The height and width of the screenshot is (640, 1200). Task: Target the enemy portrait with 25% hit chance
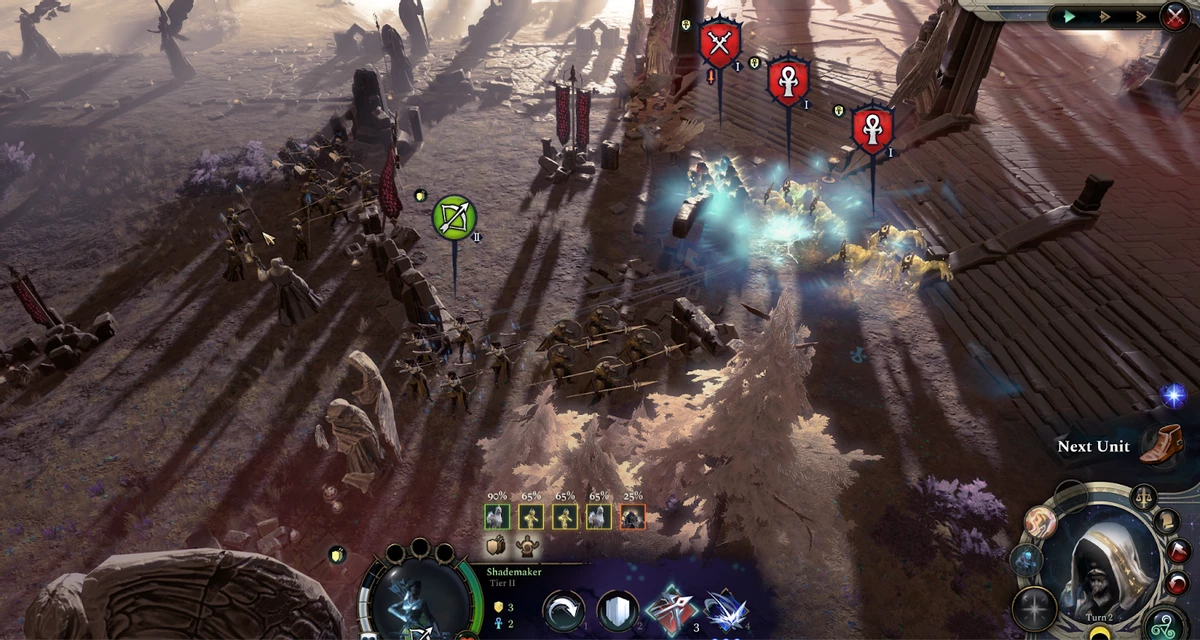click(632, 516)
